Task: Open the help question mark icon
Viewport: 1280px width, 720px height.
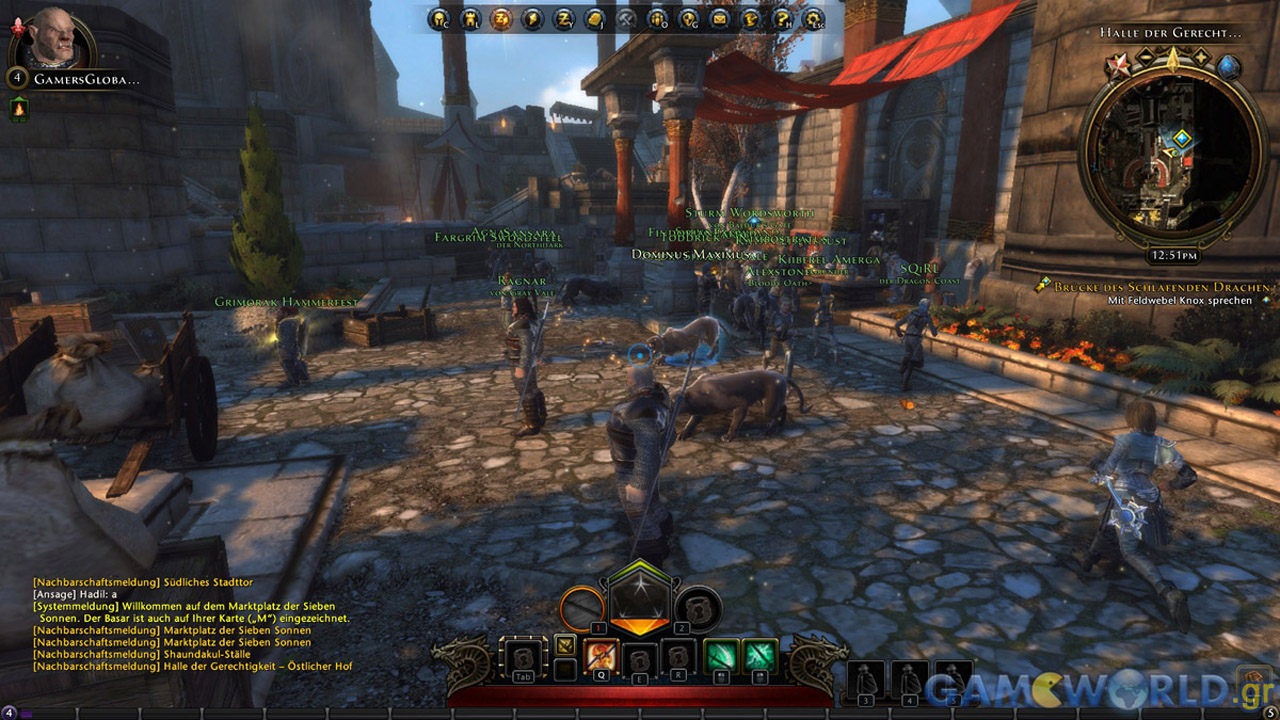Action: [783, 18]
